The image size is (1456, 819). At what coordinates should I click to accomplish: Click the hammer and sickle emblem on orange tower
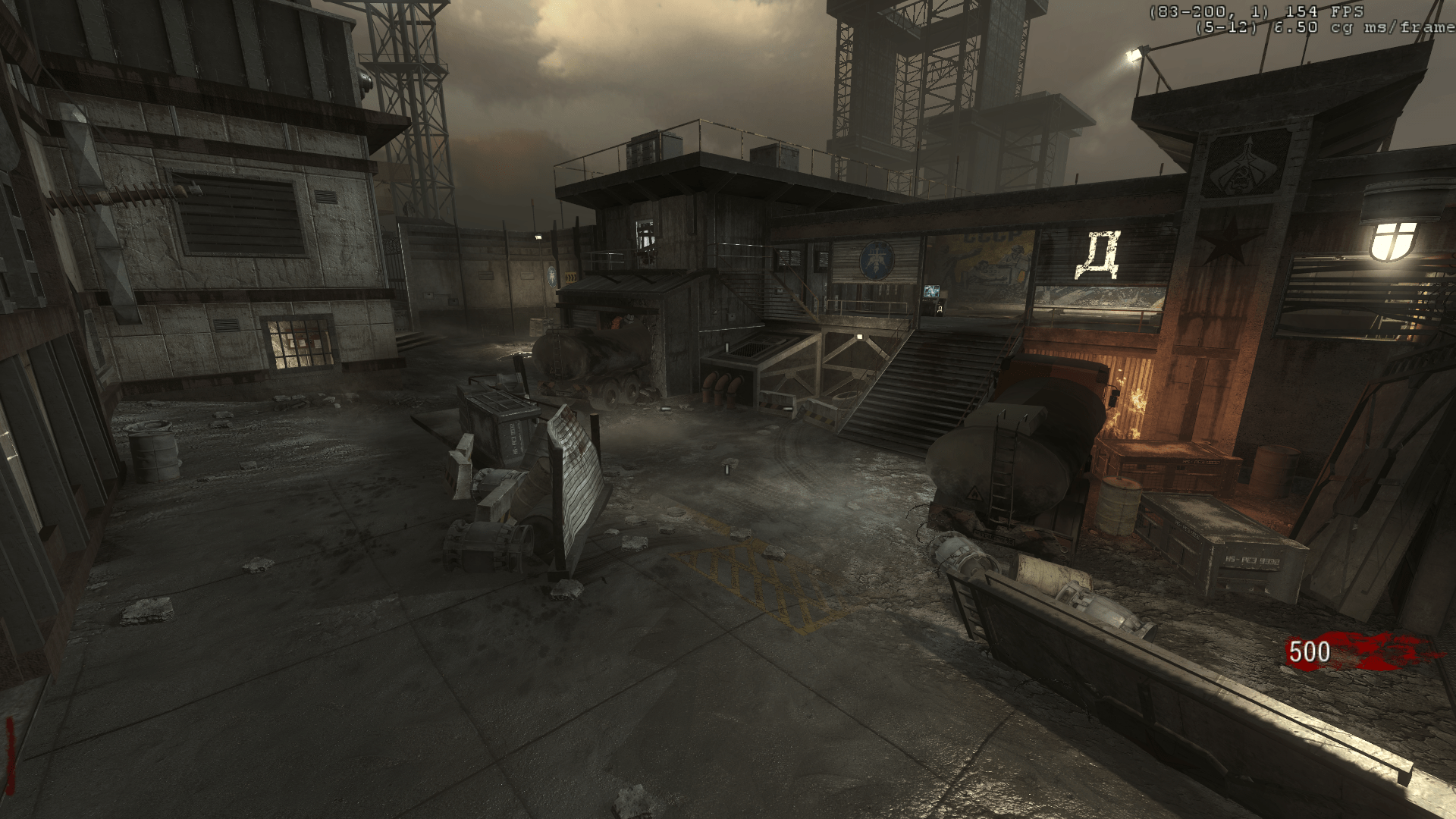[x=1243, y=166]
